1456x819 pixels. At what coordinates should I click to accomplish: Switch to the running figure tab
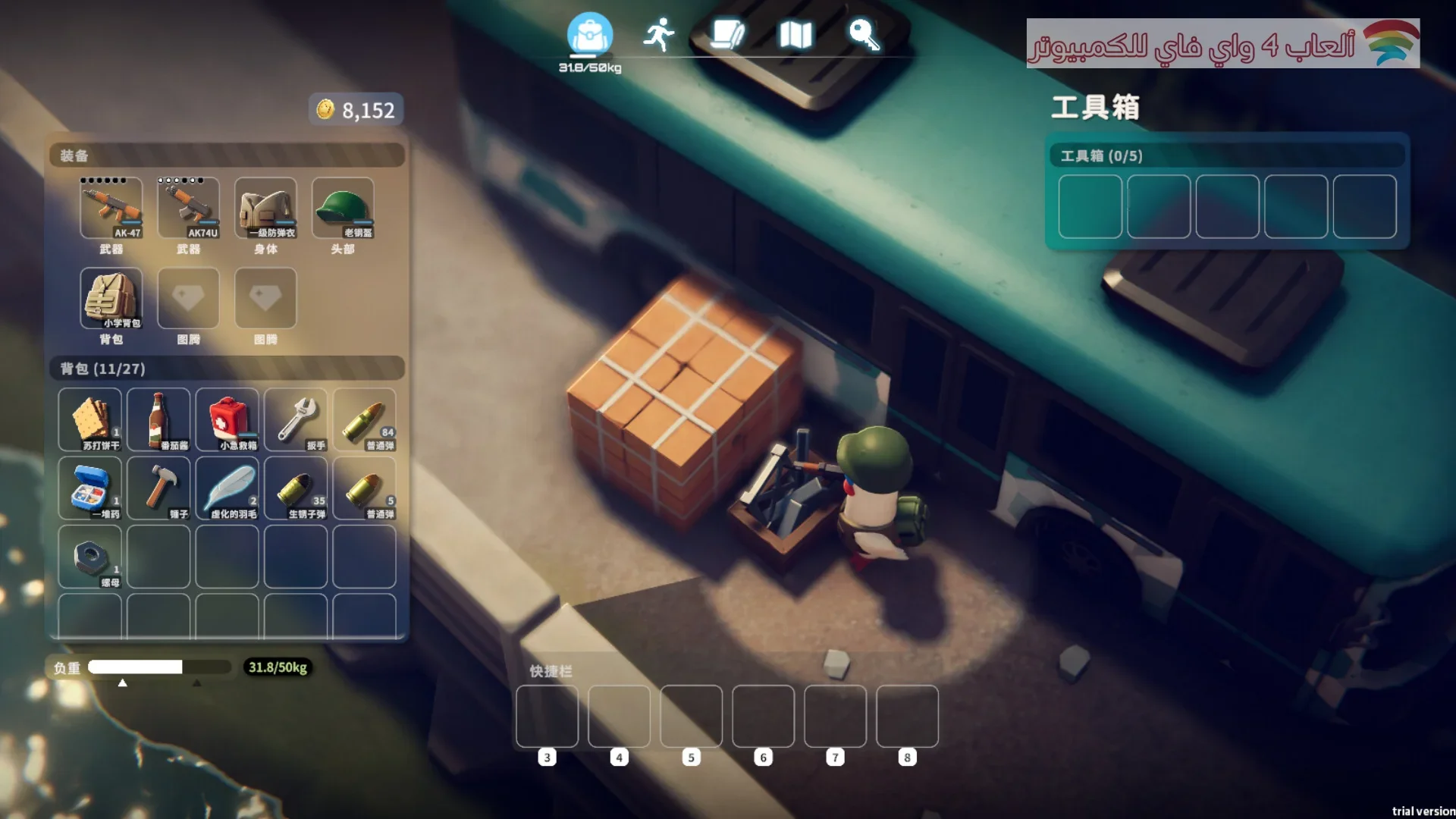(x=658, y=35)
